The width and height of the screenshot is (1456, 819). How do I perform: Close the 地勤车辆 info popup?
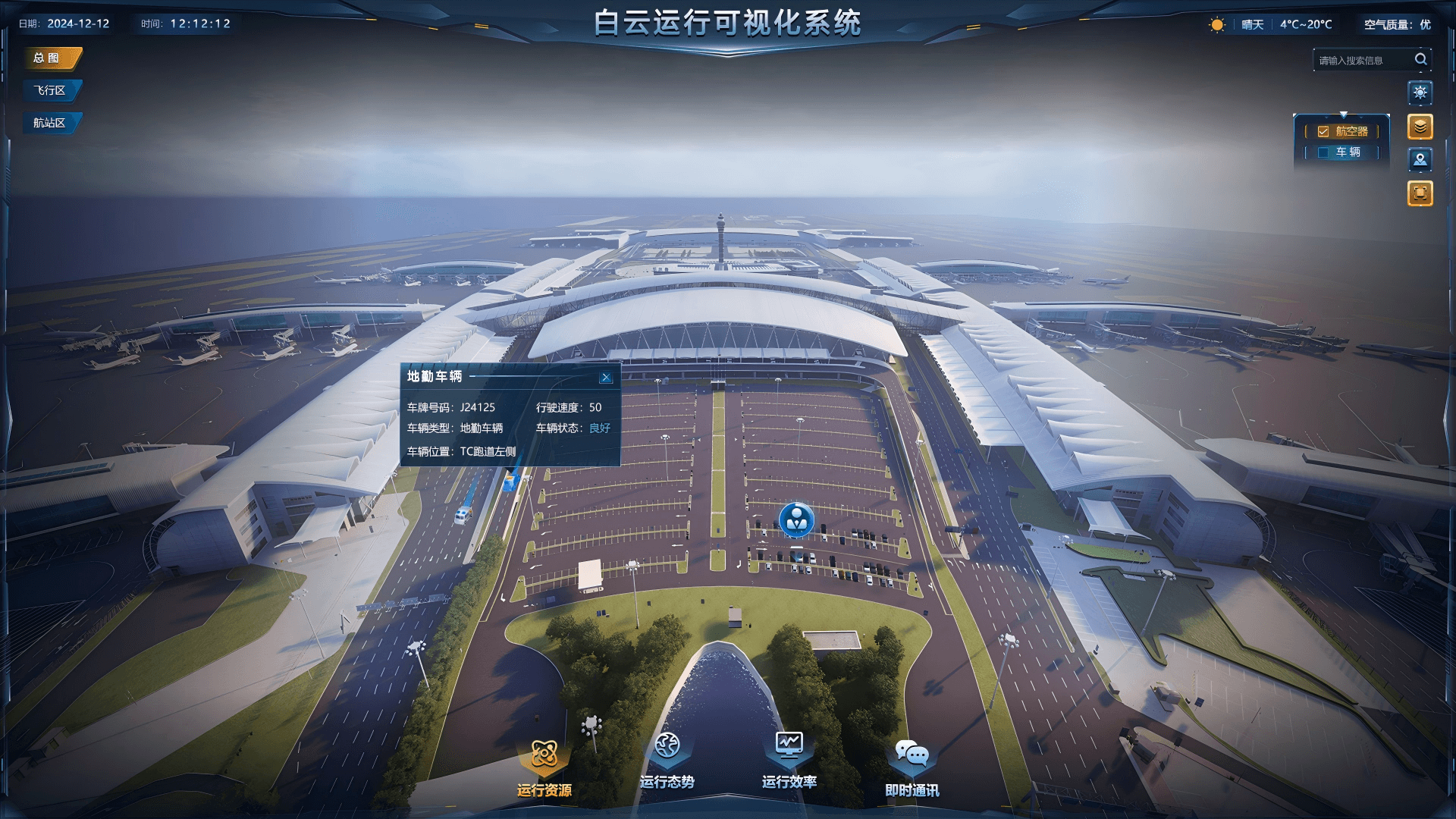tap(606, 378)
